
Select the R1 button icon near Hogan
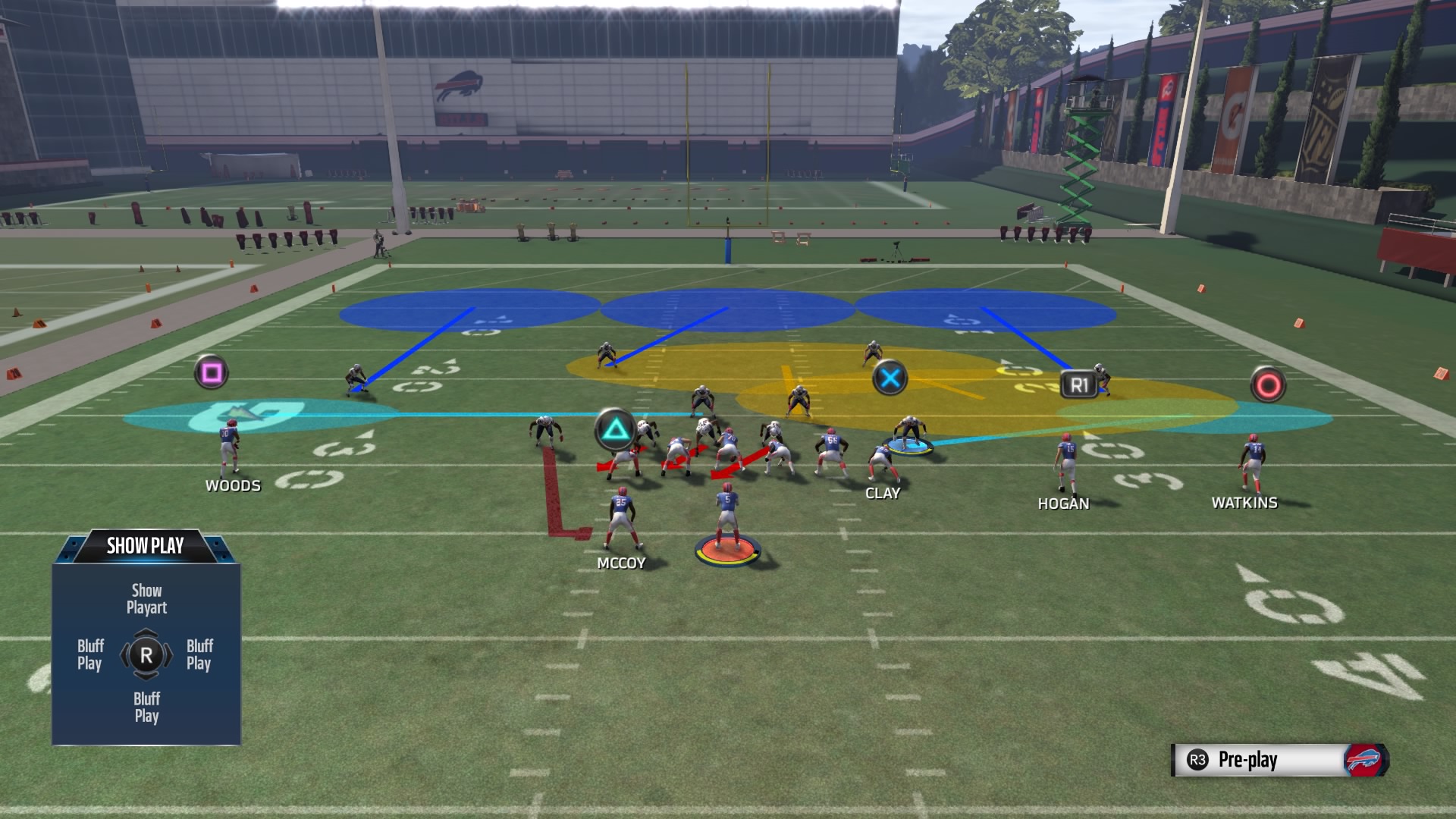[x=1081, y=384]
